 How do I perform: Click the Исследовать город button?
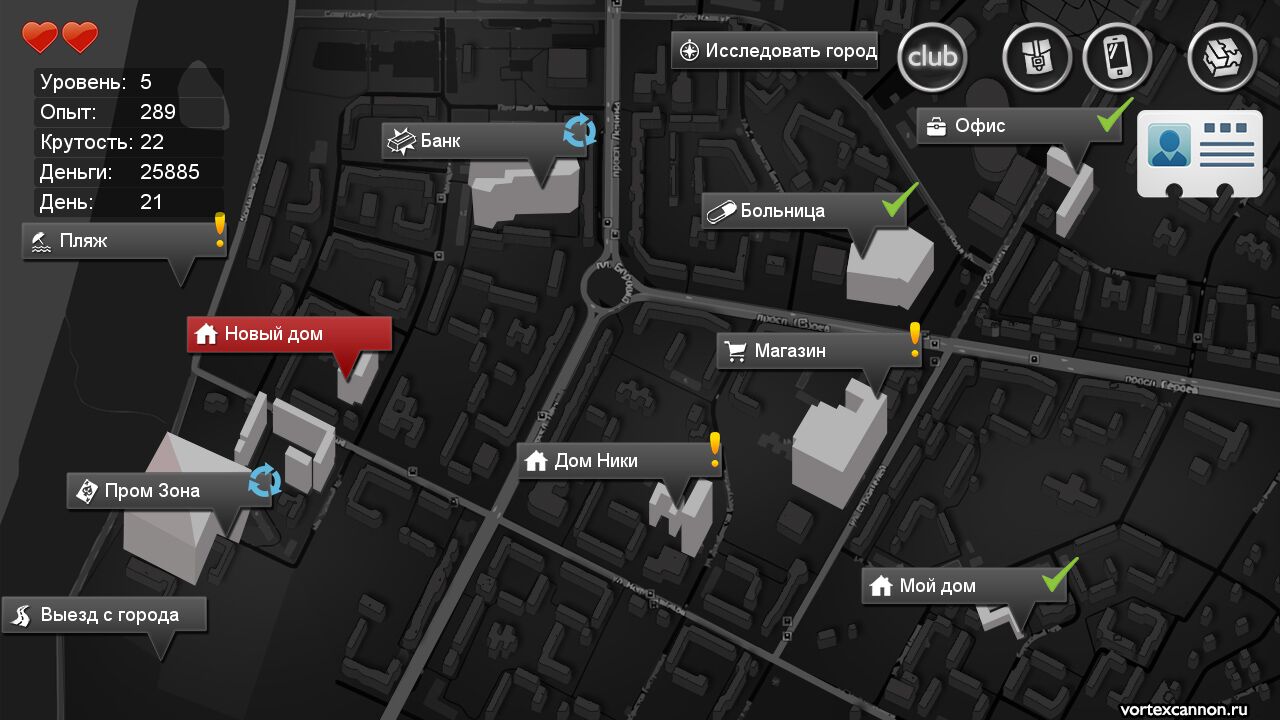pos(775,51)
